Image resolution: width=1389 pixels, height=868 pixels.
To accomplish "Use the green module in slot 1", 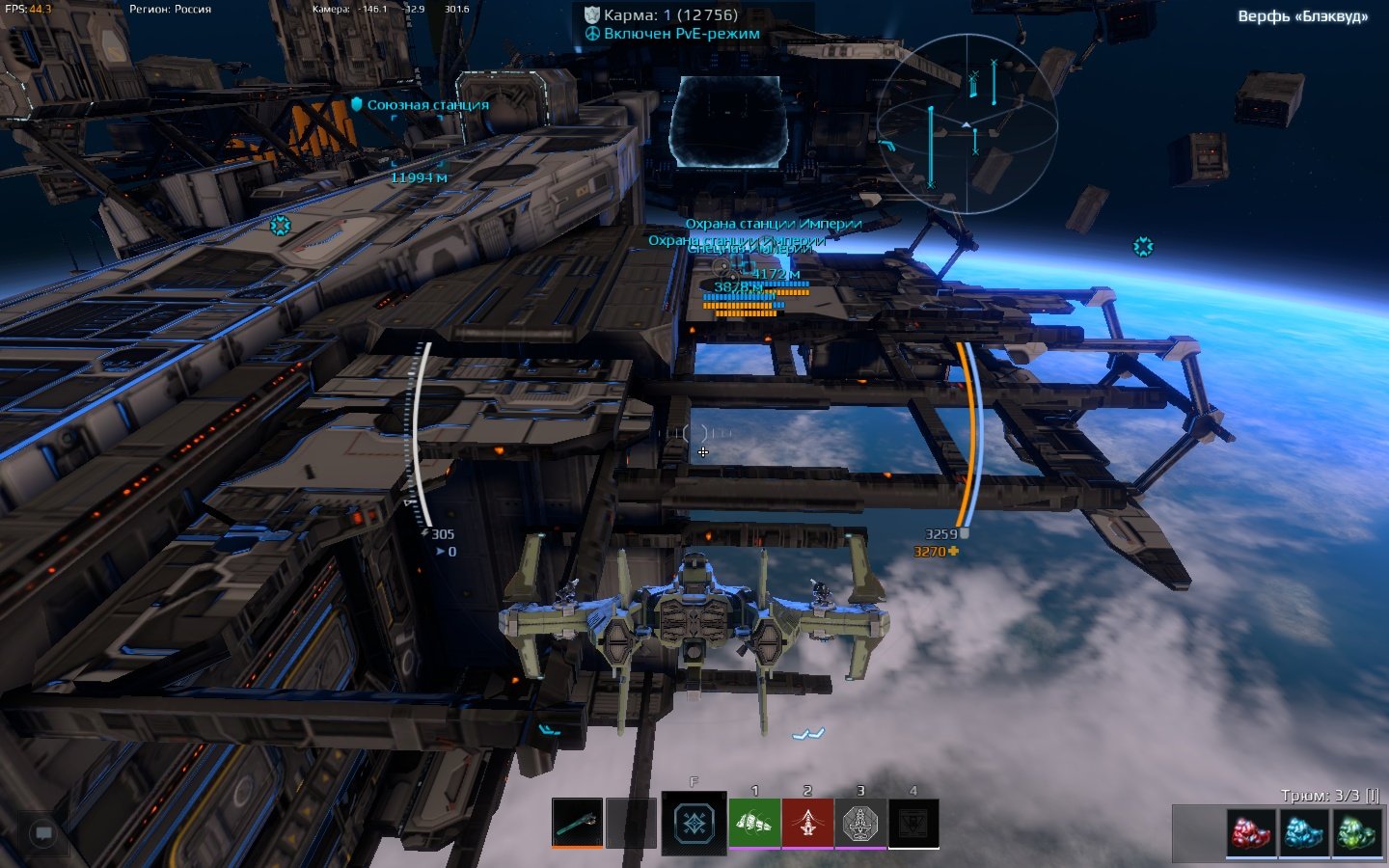I will (754, 823).
